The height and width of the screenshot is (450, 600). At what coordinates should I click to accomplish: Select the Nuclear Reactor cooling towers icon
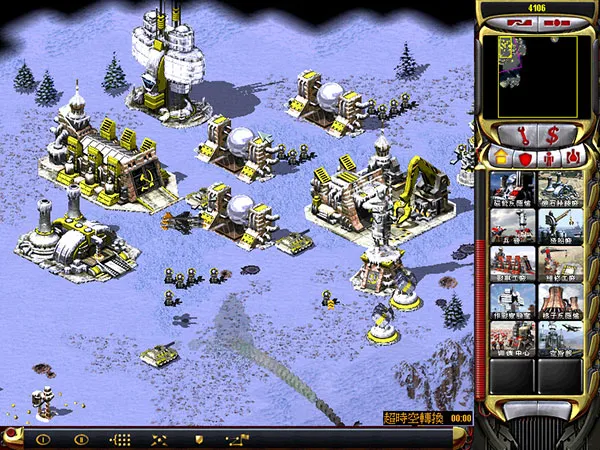558,300
